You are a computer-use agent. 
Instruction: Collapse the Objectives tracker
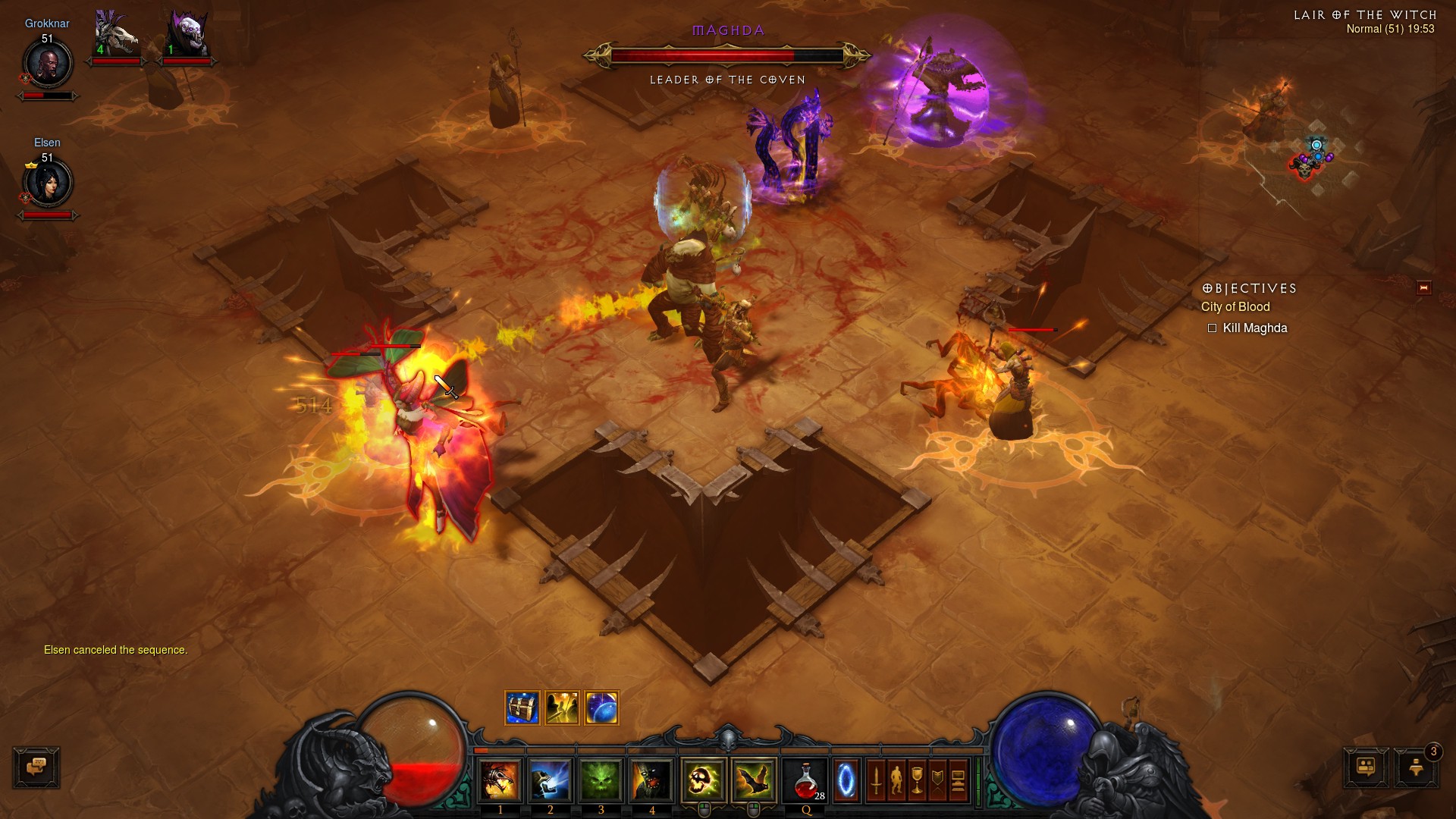[1423, 288]
